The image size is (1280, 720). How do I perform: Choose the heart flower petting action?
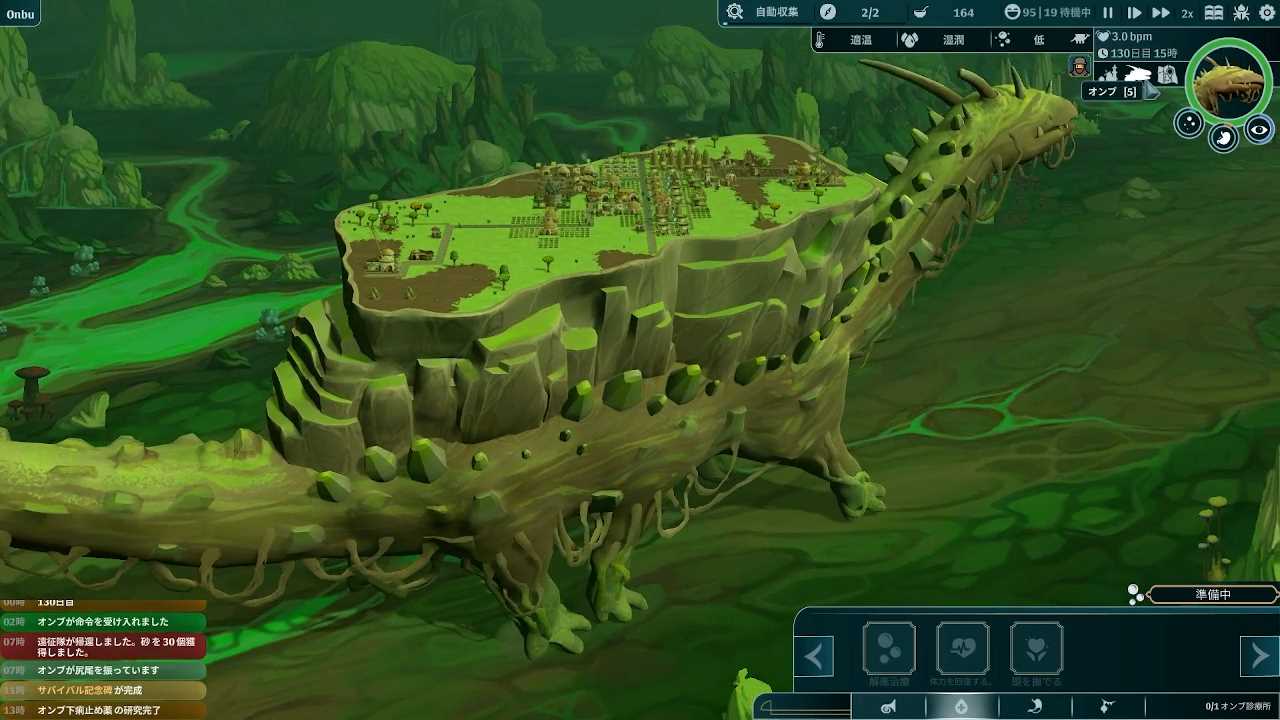(1036, 649)
